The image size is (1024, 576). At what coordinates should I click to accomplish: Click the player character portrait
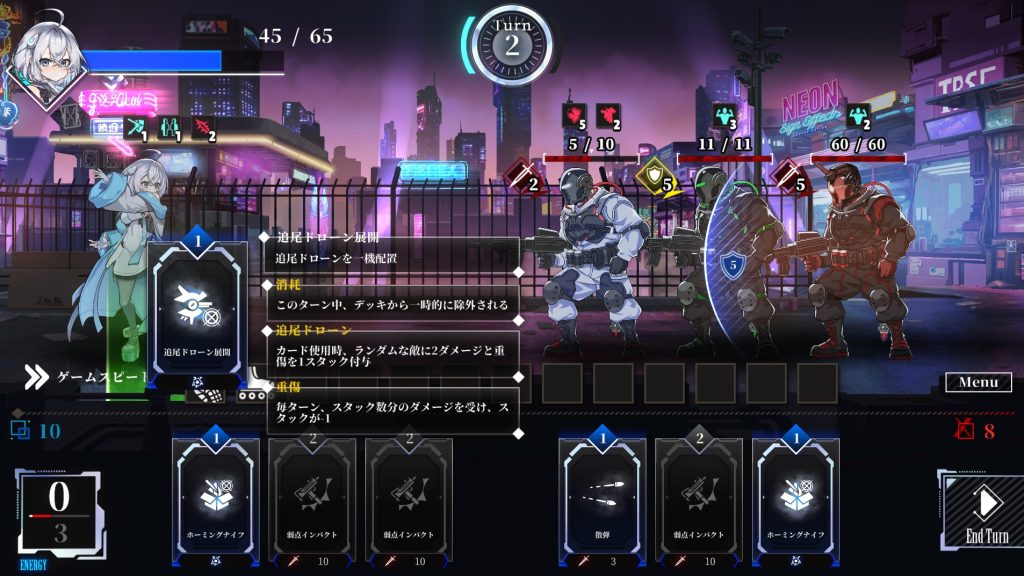[x=45, y=60]
